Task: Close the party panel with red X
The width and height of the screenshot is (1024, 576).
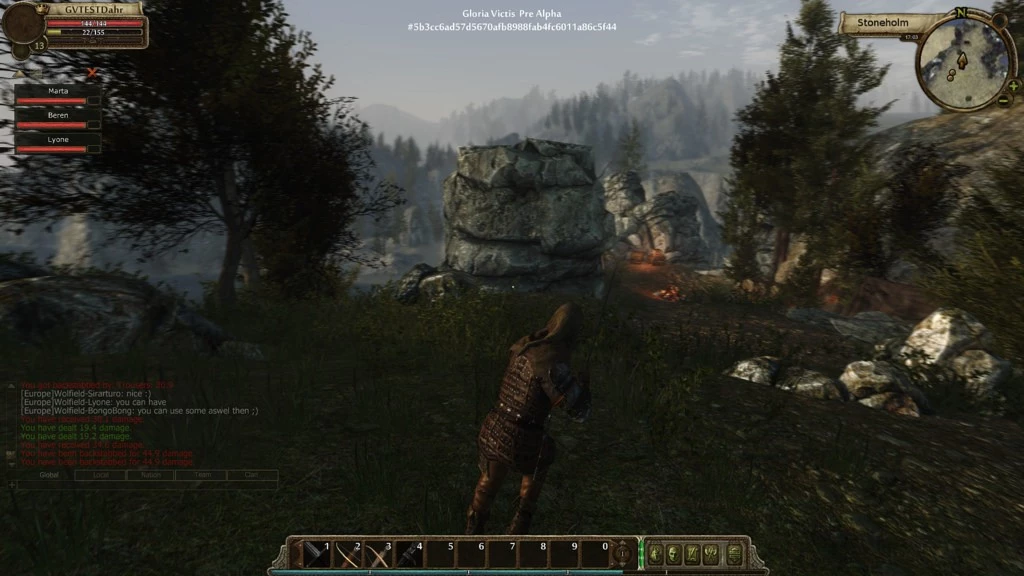Action: 93,72
